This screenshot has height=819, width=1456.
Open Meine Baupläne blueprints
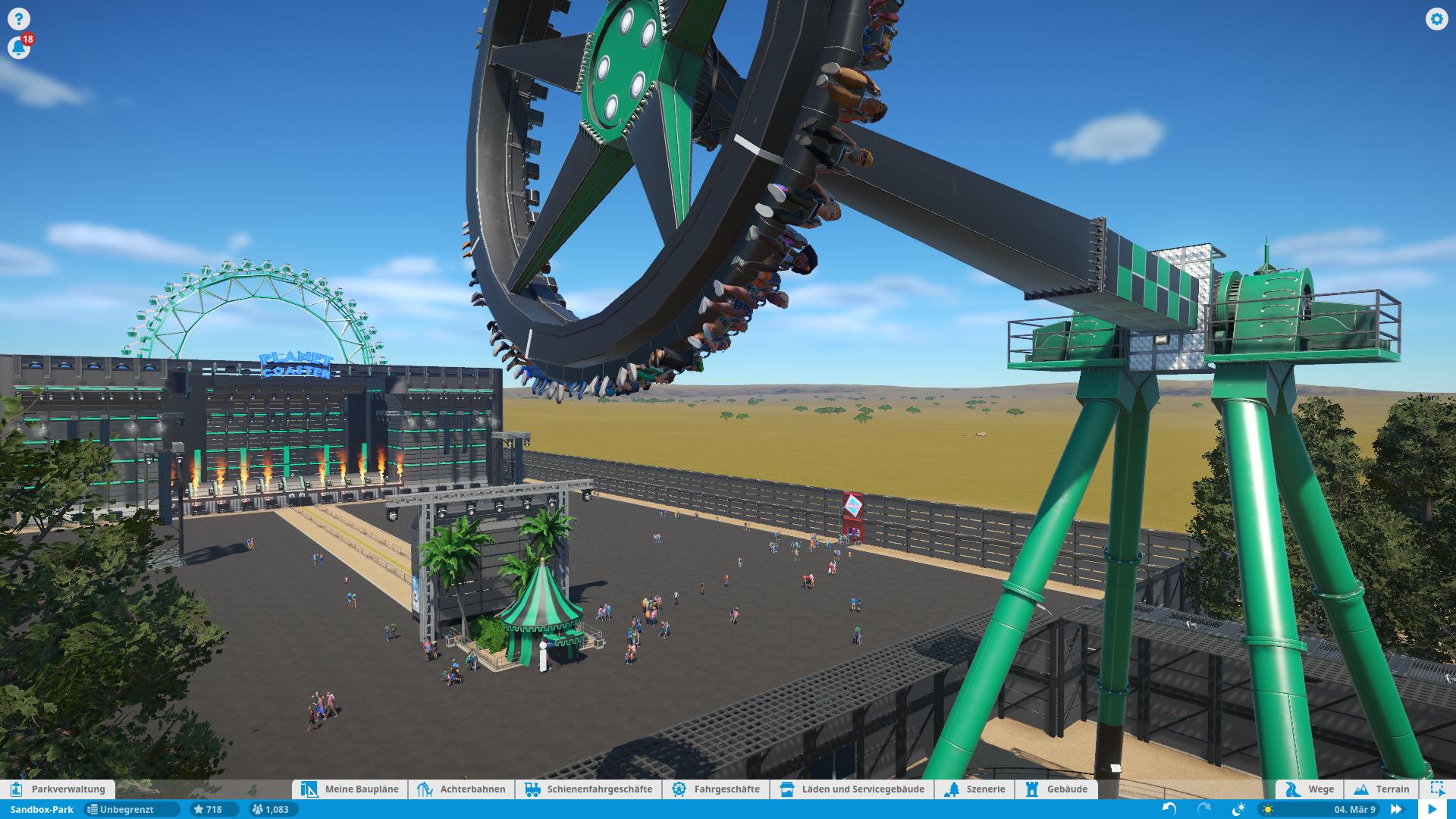point(350,789)
